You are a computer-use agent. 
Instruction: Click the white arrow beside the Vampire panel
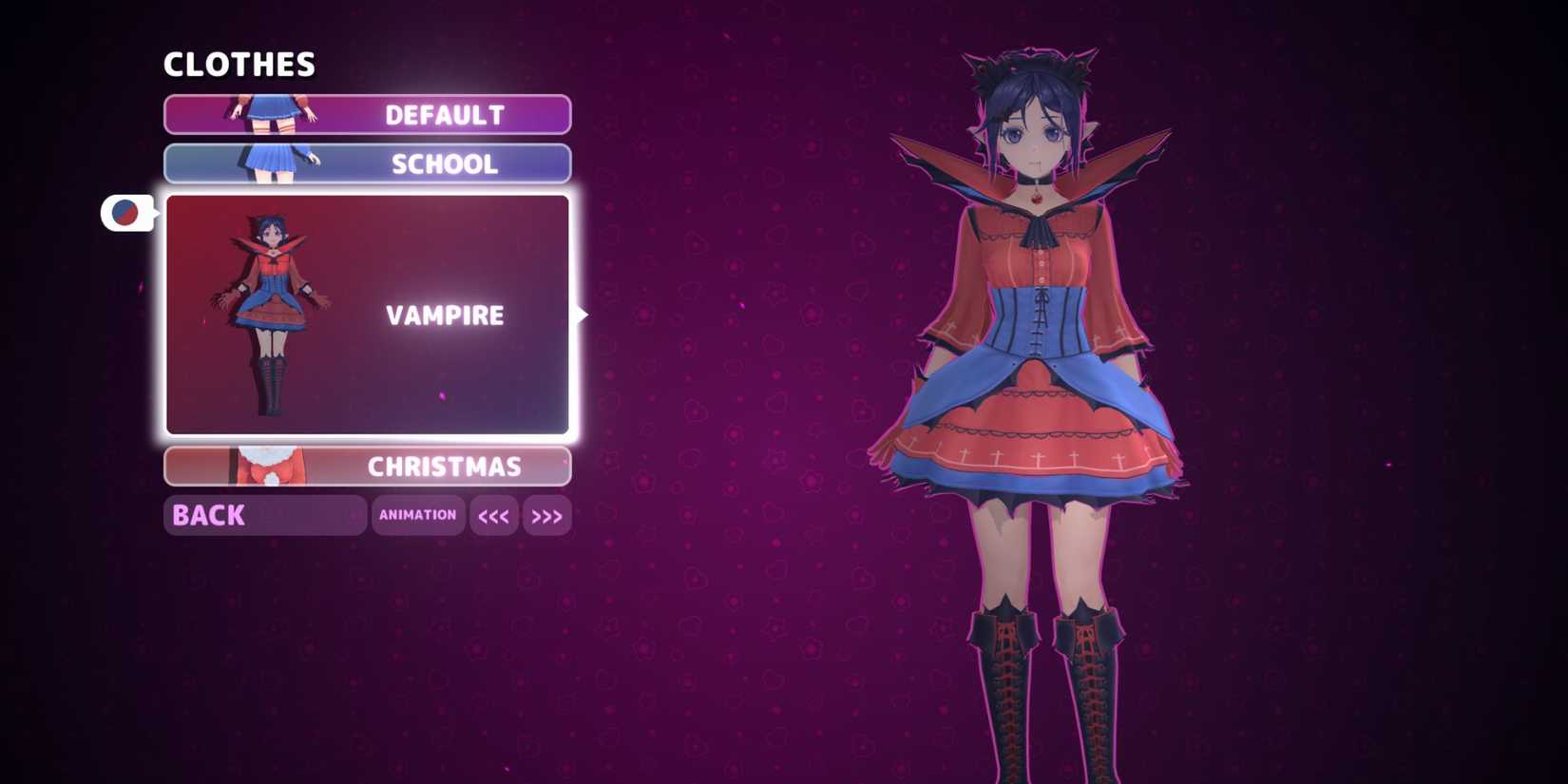tap(581, 314)
